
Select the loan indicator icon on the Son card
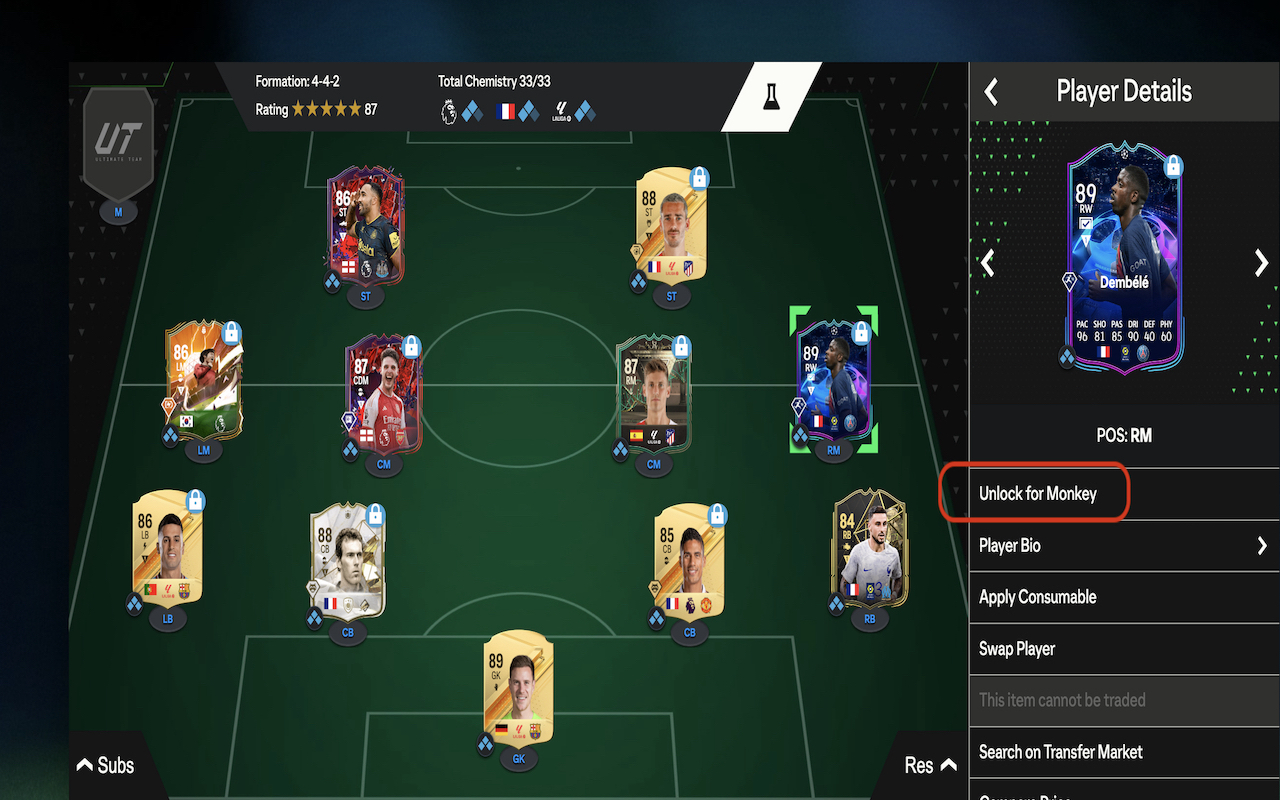coord(169,406)
